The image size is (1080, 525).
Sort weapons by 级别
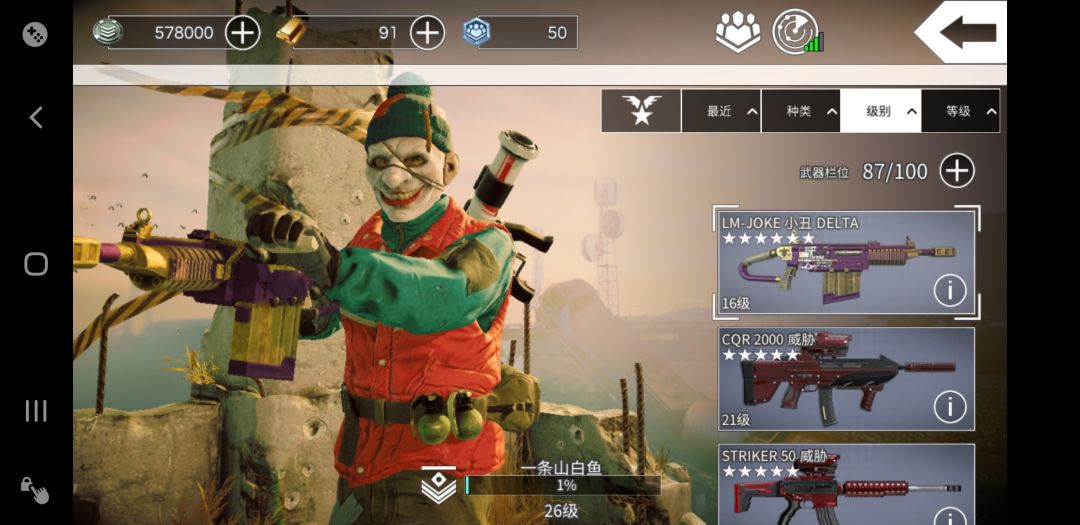880,111
